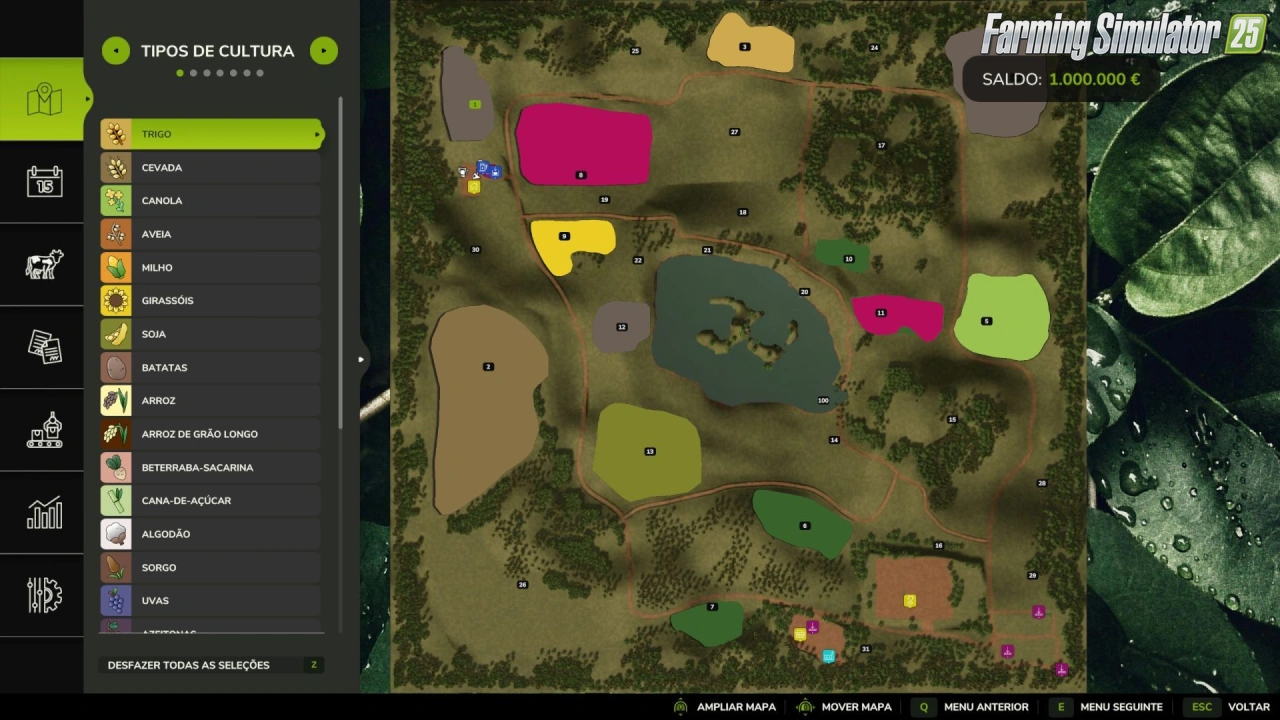
Task: Switch to the animals tab
Action: pyautogui.click(x=44, y=264)
